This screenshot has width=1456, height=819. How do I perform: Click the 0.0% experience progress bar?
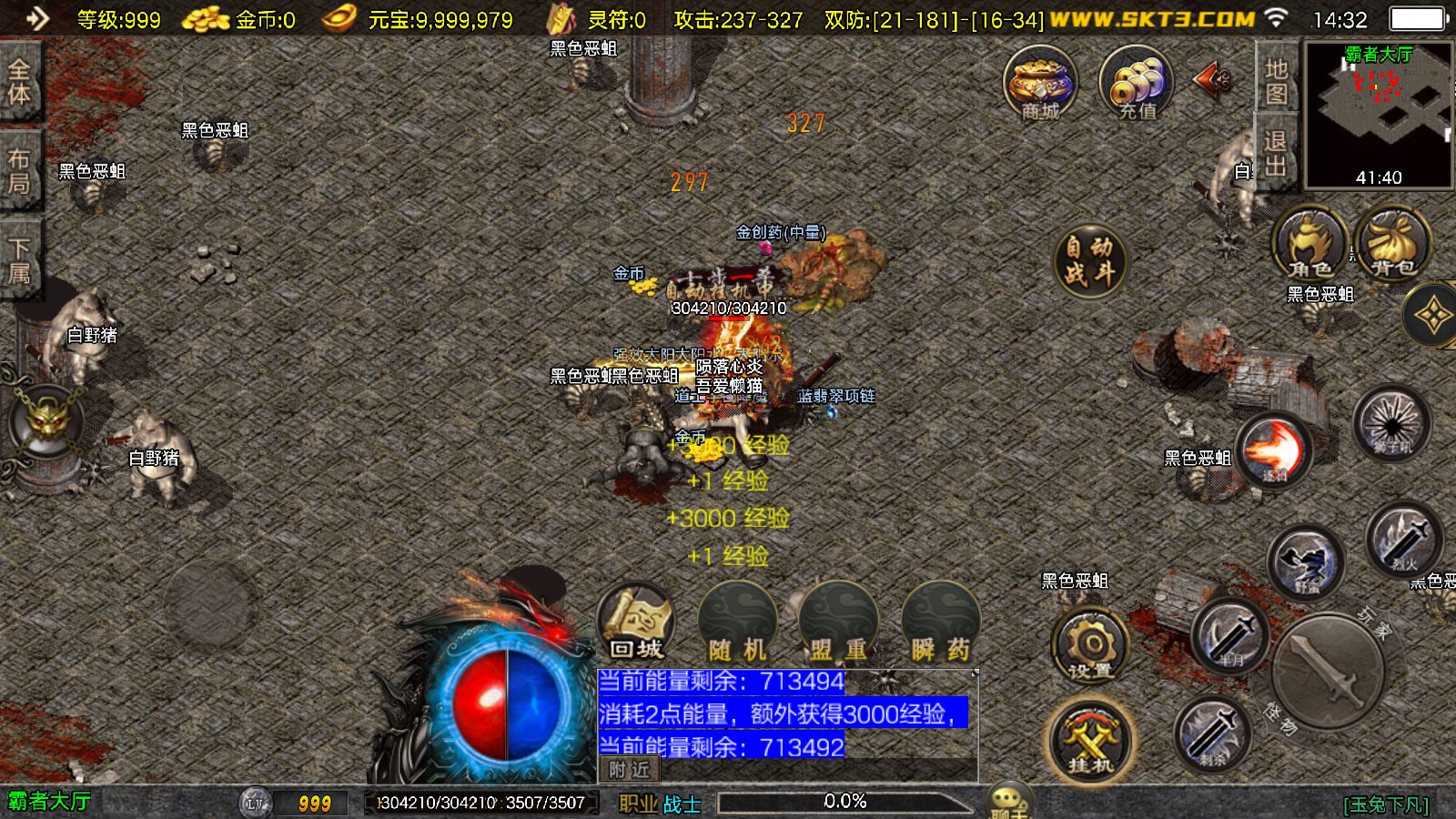pyautogui.click(x=844, y=802)
